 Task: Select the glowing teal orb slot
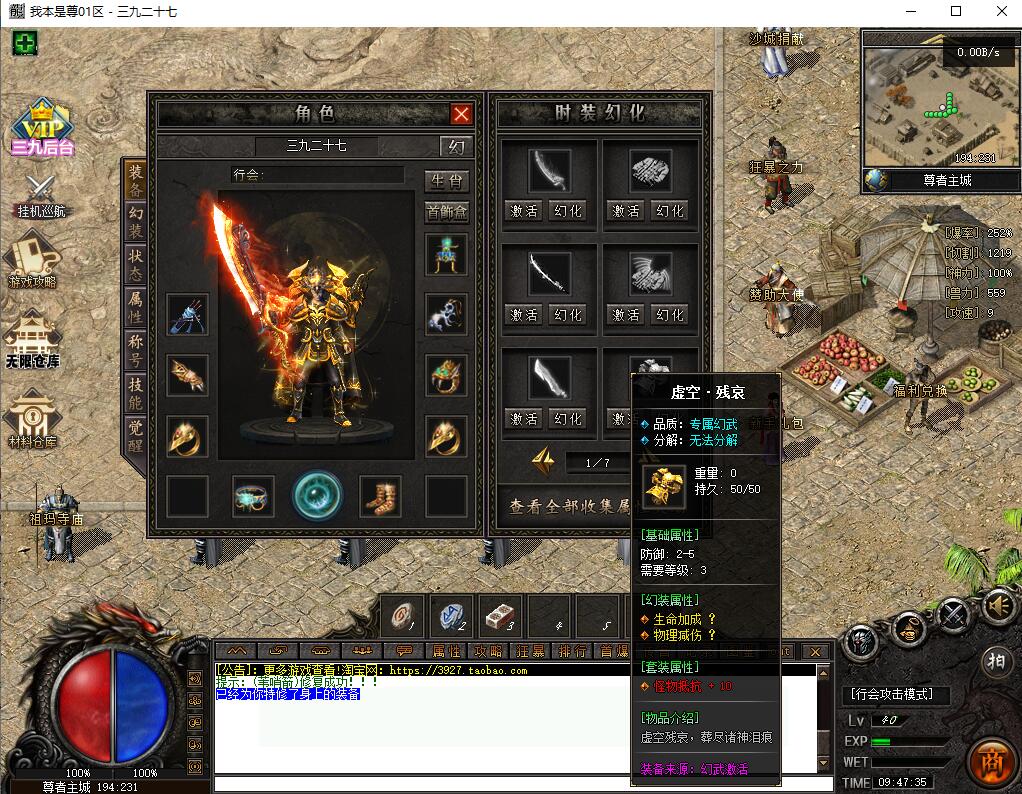tap(317, 496)
